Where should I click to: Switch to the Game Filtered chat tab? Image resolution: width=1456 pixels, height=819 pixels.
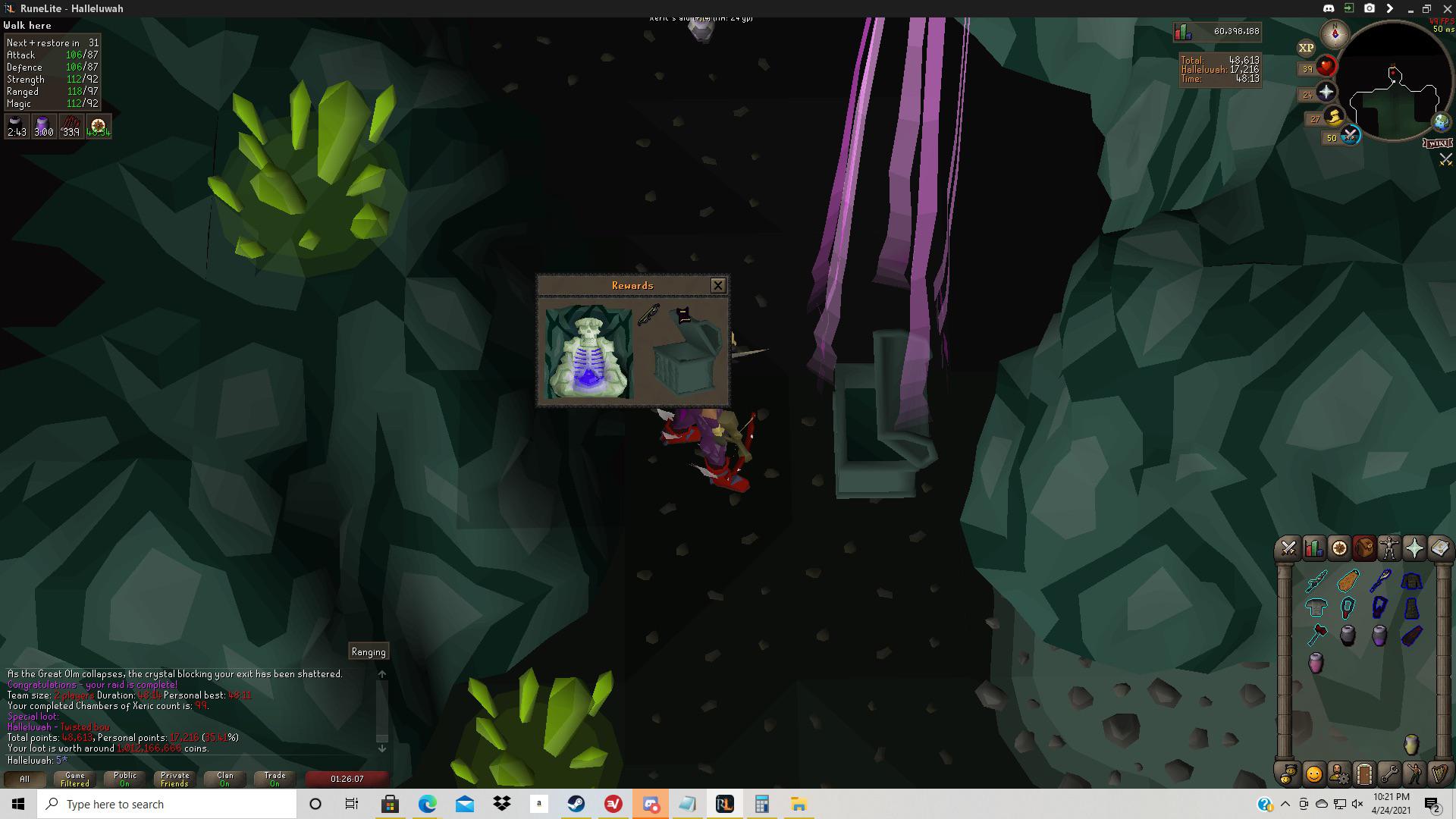(x=74, y=778)
